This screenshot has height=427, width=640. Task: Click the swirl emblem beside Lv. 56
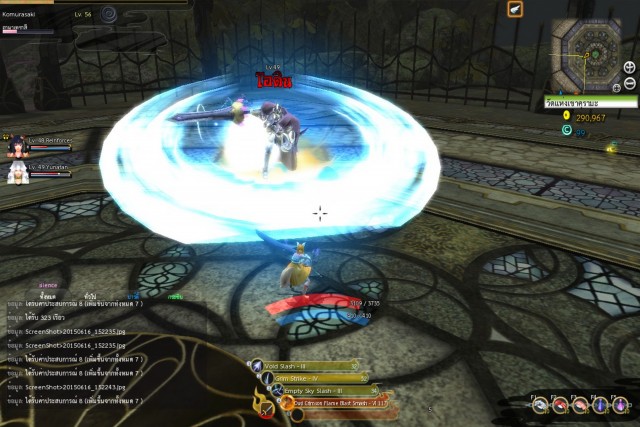tap(109, 15)
